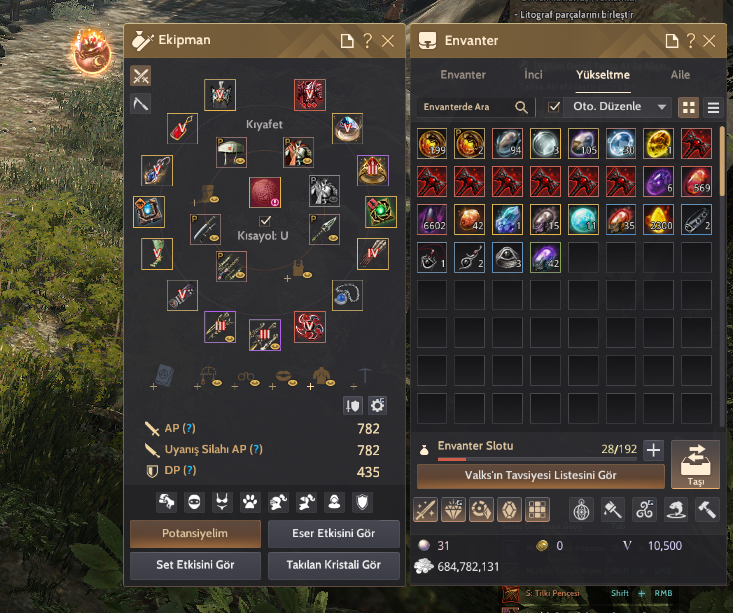This screenshot has width=733, height=613.
Task: Open the Ekipman help question mark
Action: (x=367, y=41)
